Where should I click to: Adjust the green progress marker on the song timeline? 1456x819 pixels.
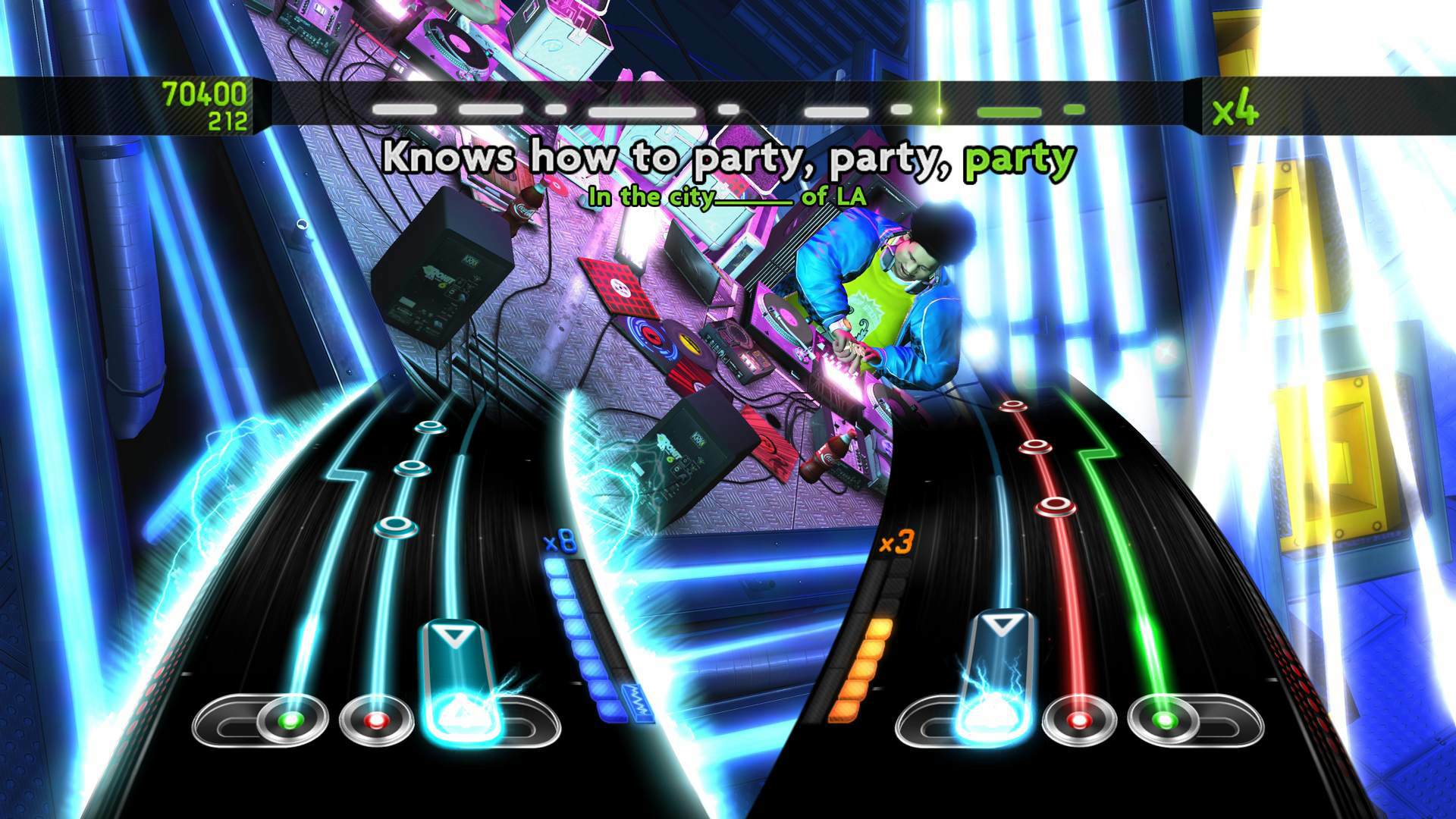pyautogui.click(x=940, y=110)
